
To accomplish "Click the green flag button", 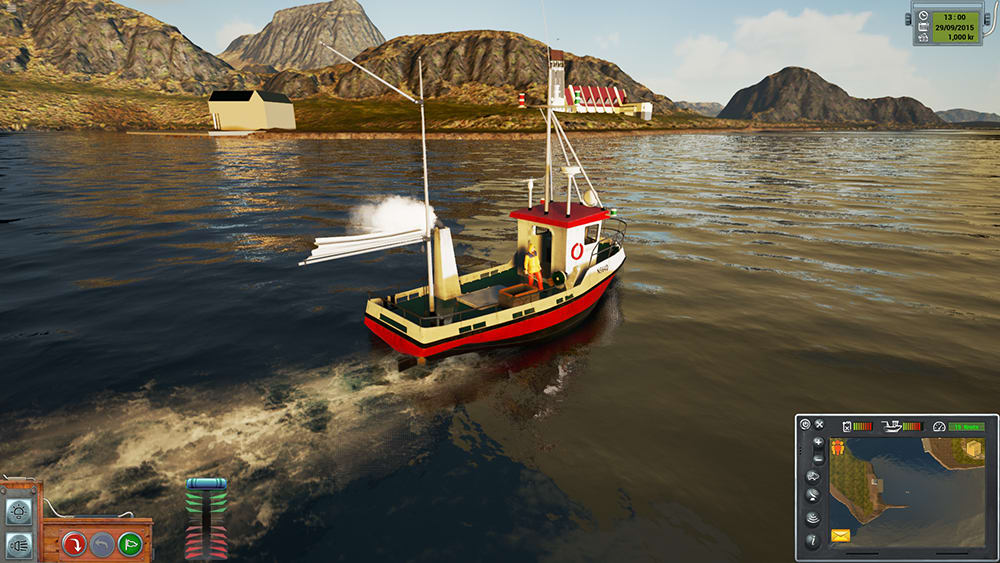I will point(129,544).
